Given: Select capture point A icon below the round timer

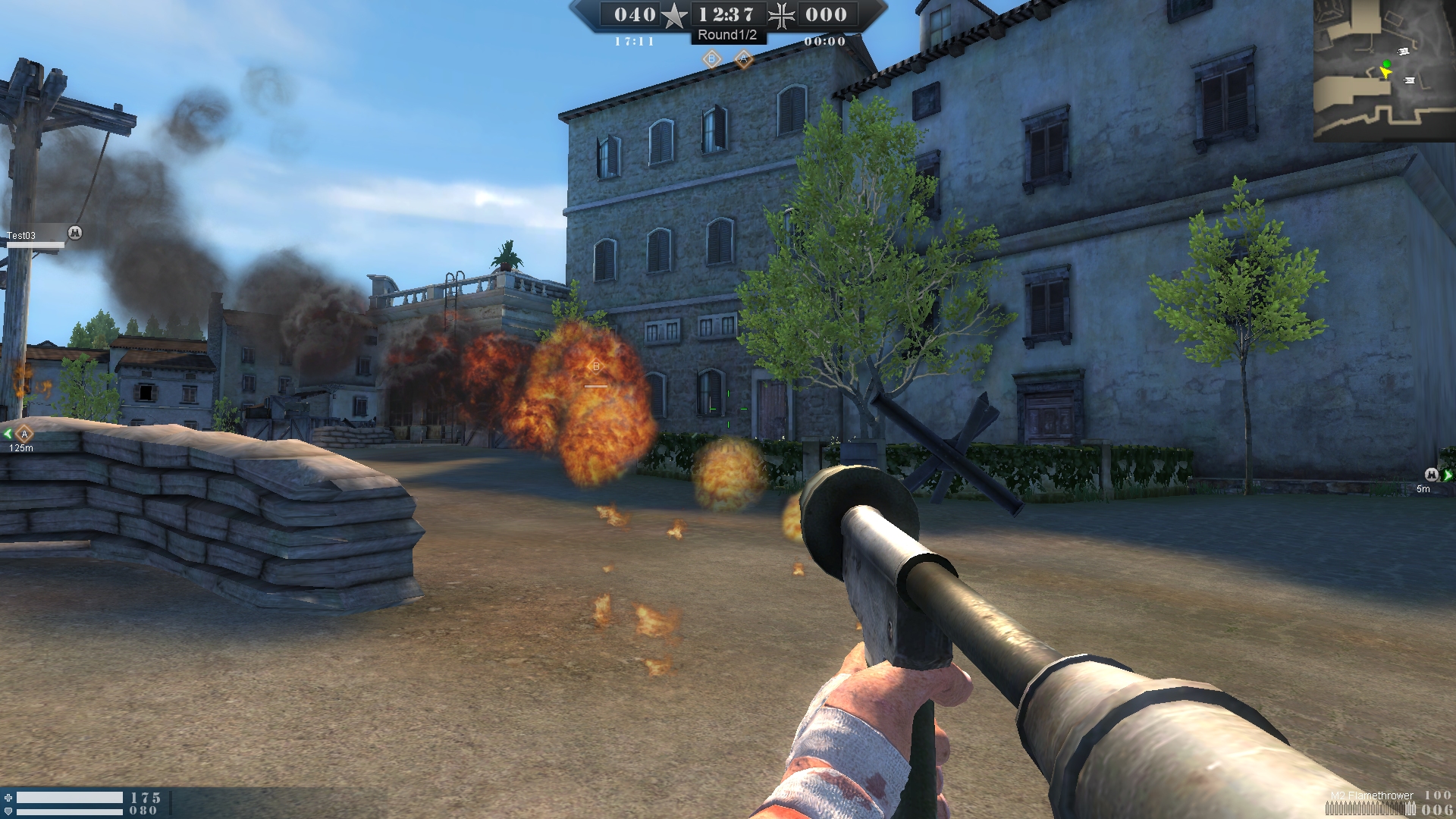Looking at the screenshot, I should (743, 58).
